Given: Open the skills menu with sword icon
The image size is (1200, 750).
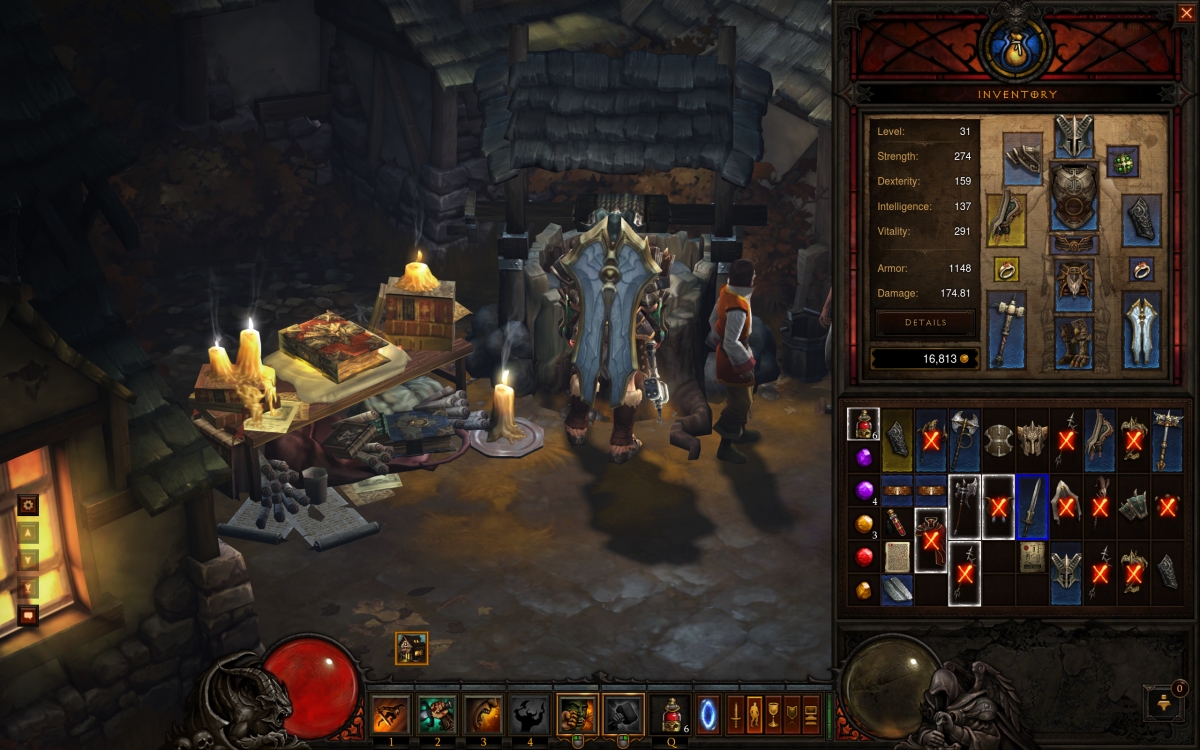Looking at the screenshot, I should point(735,715).
